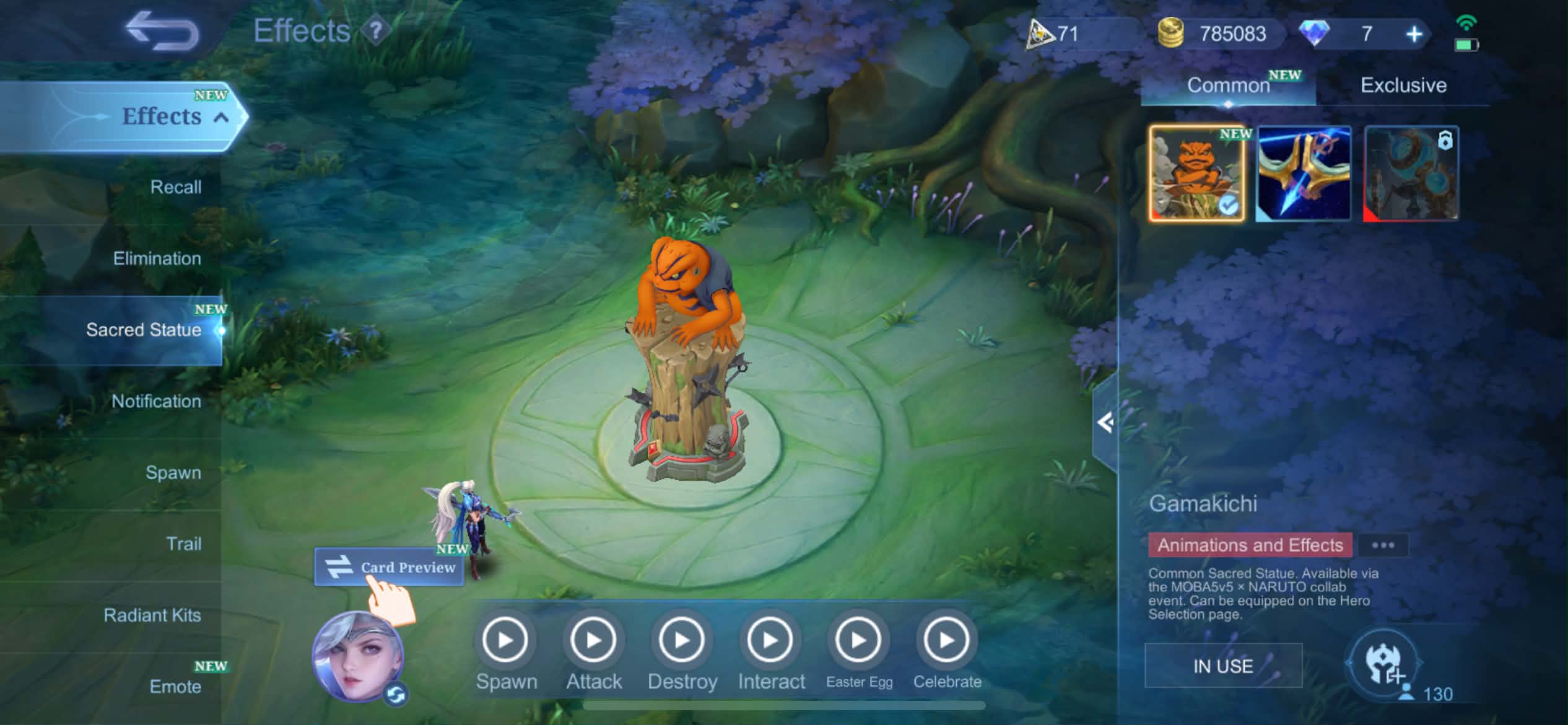Select the Gamakichi statue thumbnail
1568x725 pixels.
pos(1196,174)
